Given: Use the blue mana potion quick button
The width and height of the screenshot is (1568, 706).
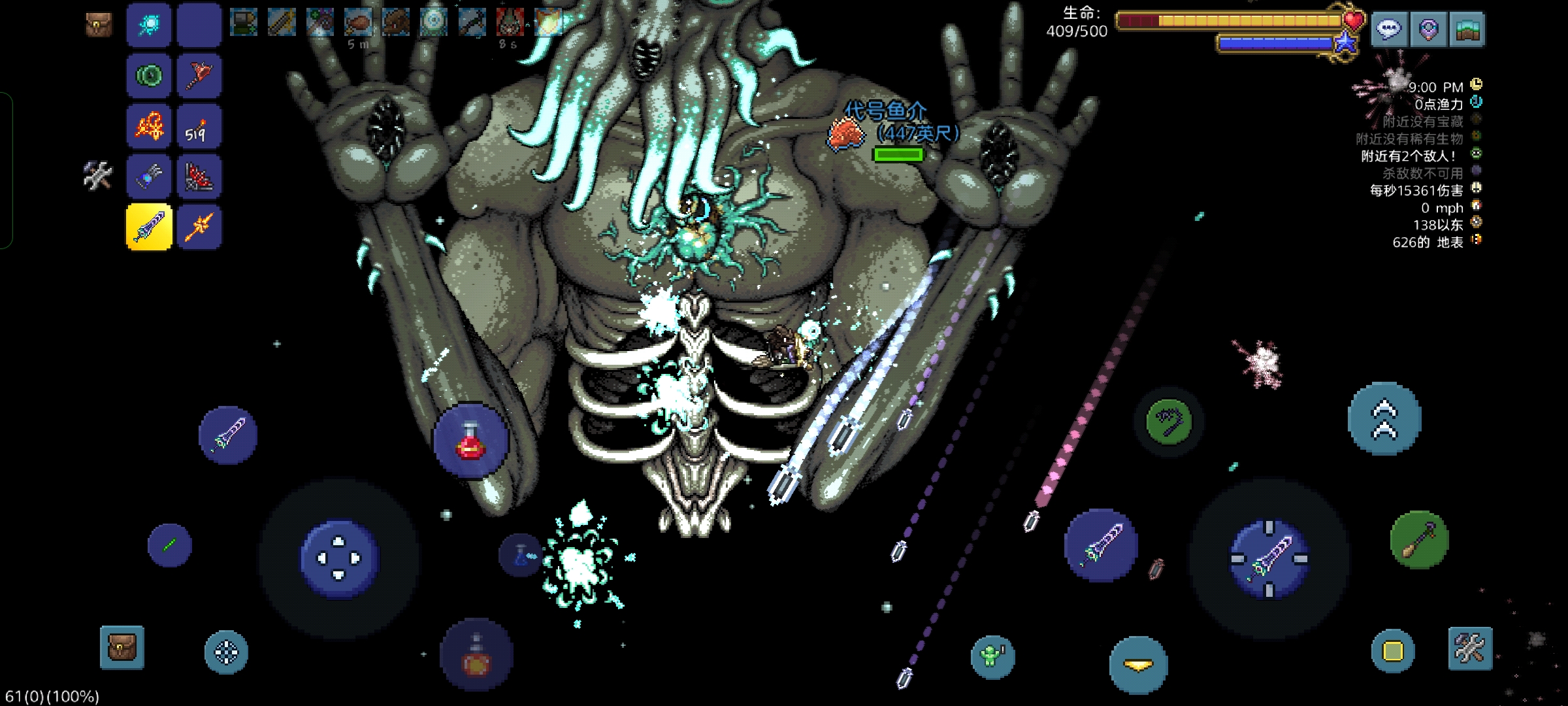Looking at the screenshot, I should pyautogui.click(x=521, y=554).
